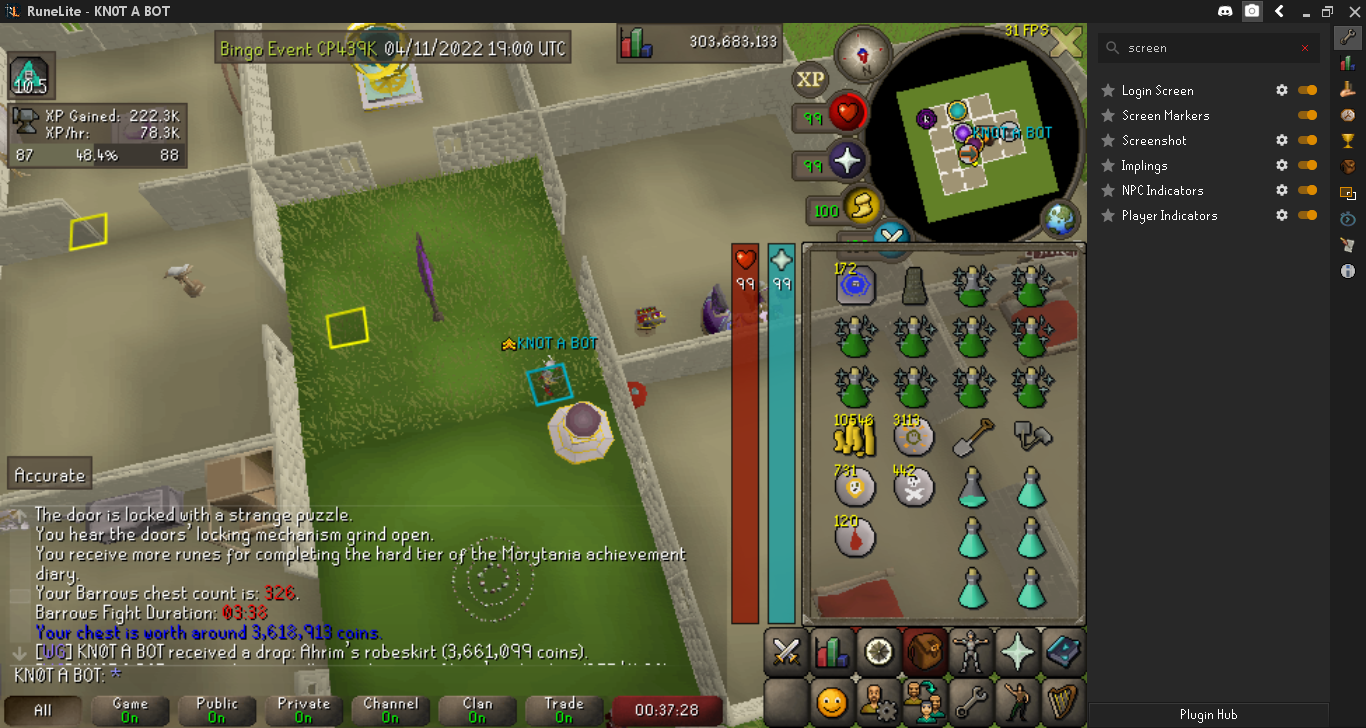Select the All chat filter tab
The height and width of the screenshot is (728, 1366).
(x=43, y=710)
